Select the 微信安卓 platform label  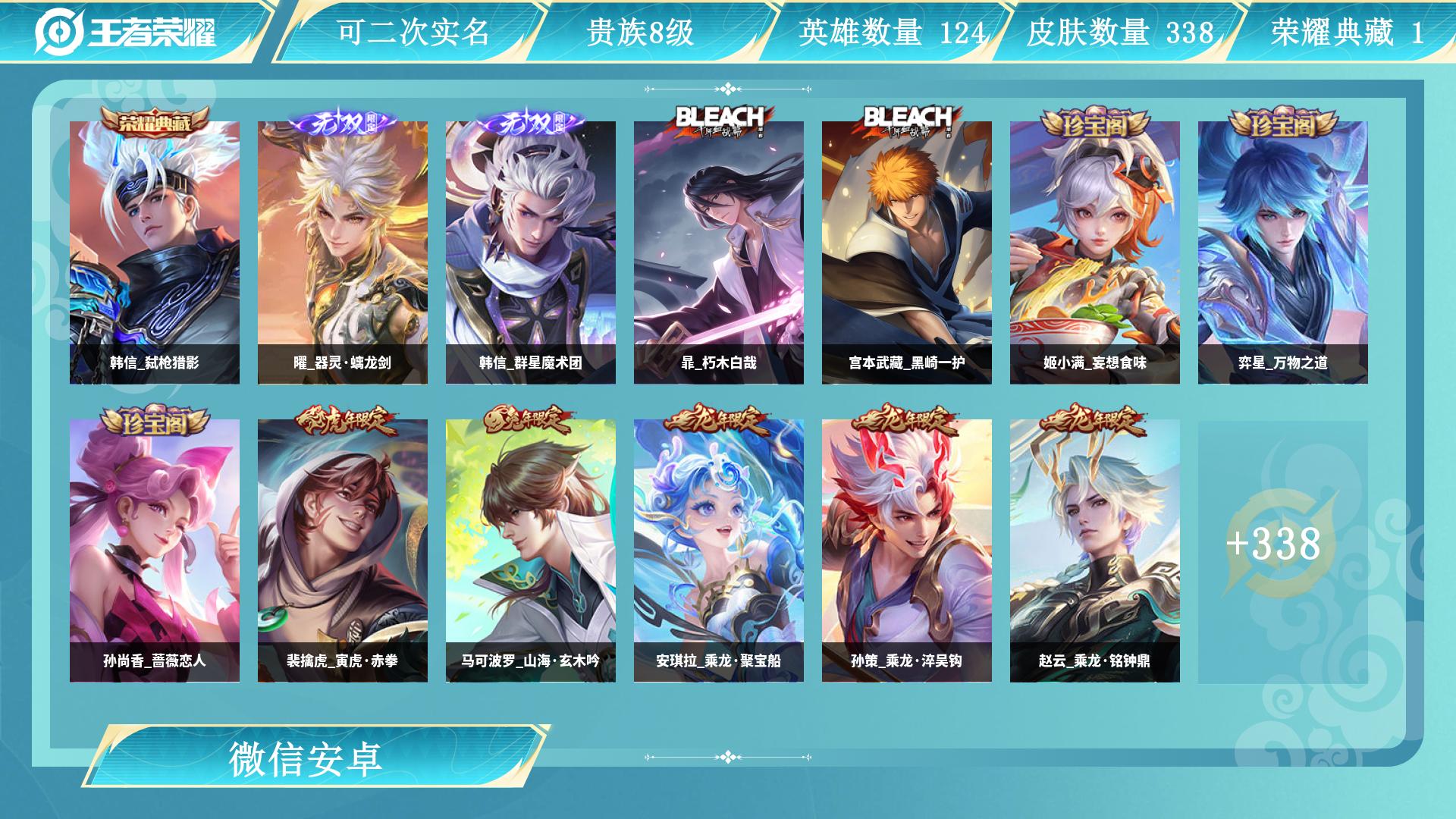click(306, 758)
